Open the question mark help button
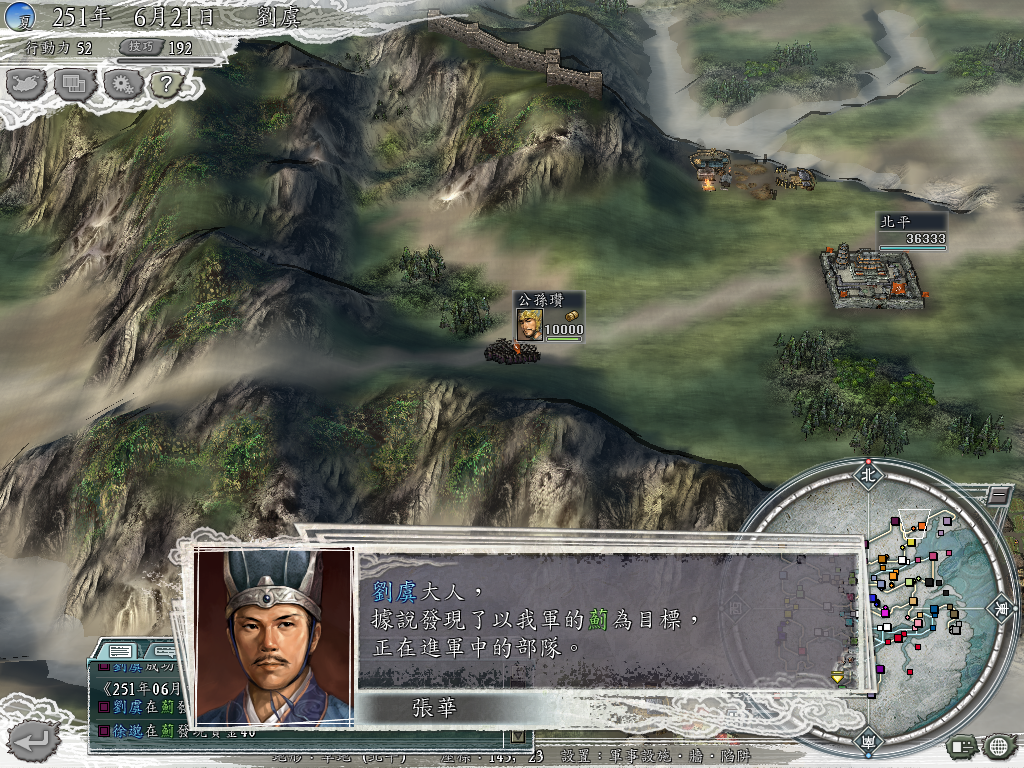The height and width of the screenshot is (768, 1024). 165,83
